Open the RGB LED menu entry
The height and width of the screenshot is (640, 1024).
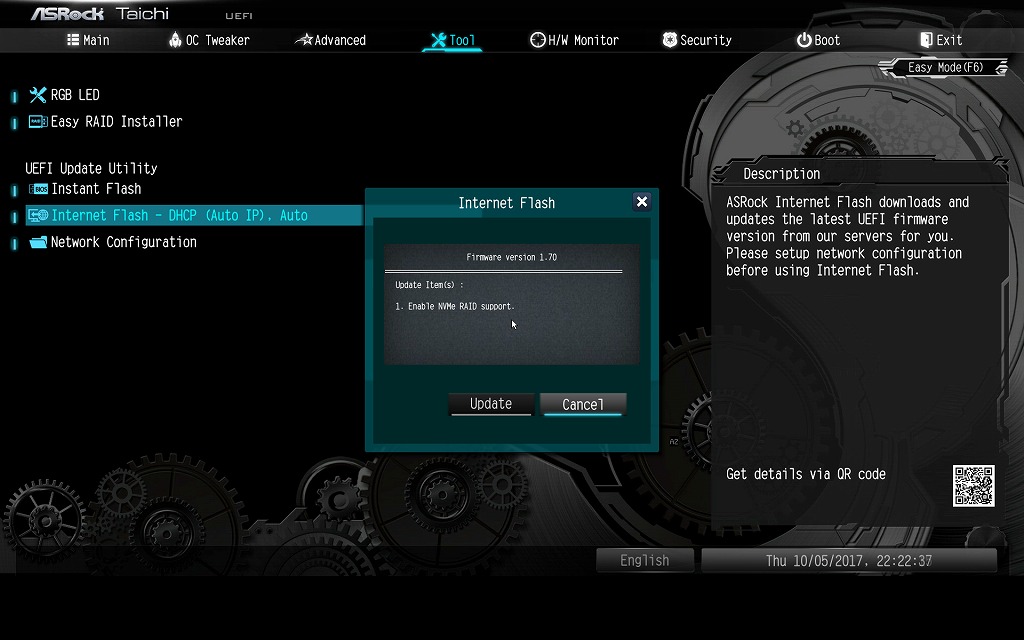pyautogui.click(x=75, y=95)
